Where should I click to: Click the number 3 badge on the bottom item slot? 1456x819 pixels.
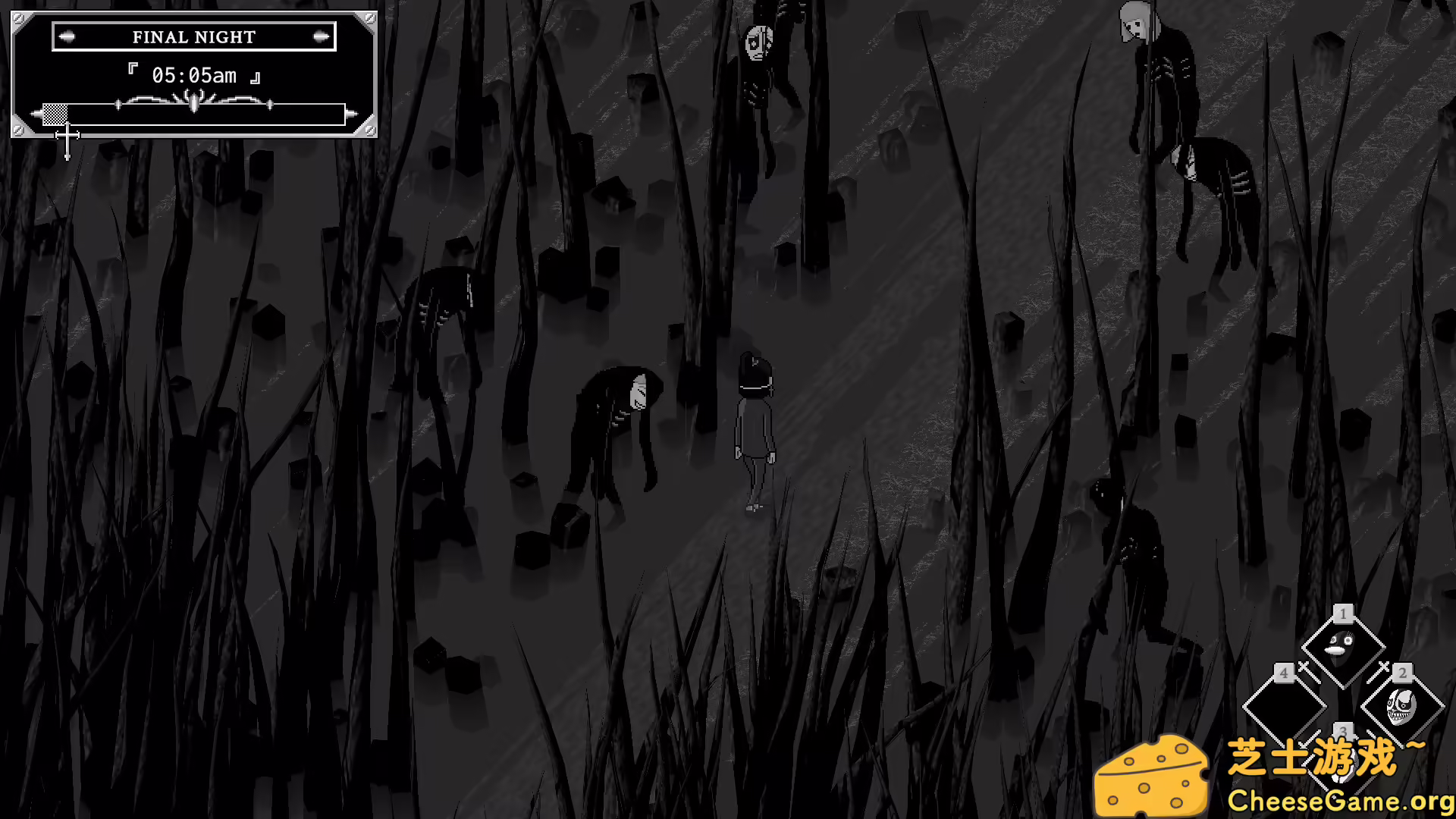(x=1344, y=732)
